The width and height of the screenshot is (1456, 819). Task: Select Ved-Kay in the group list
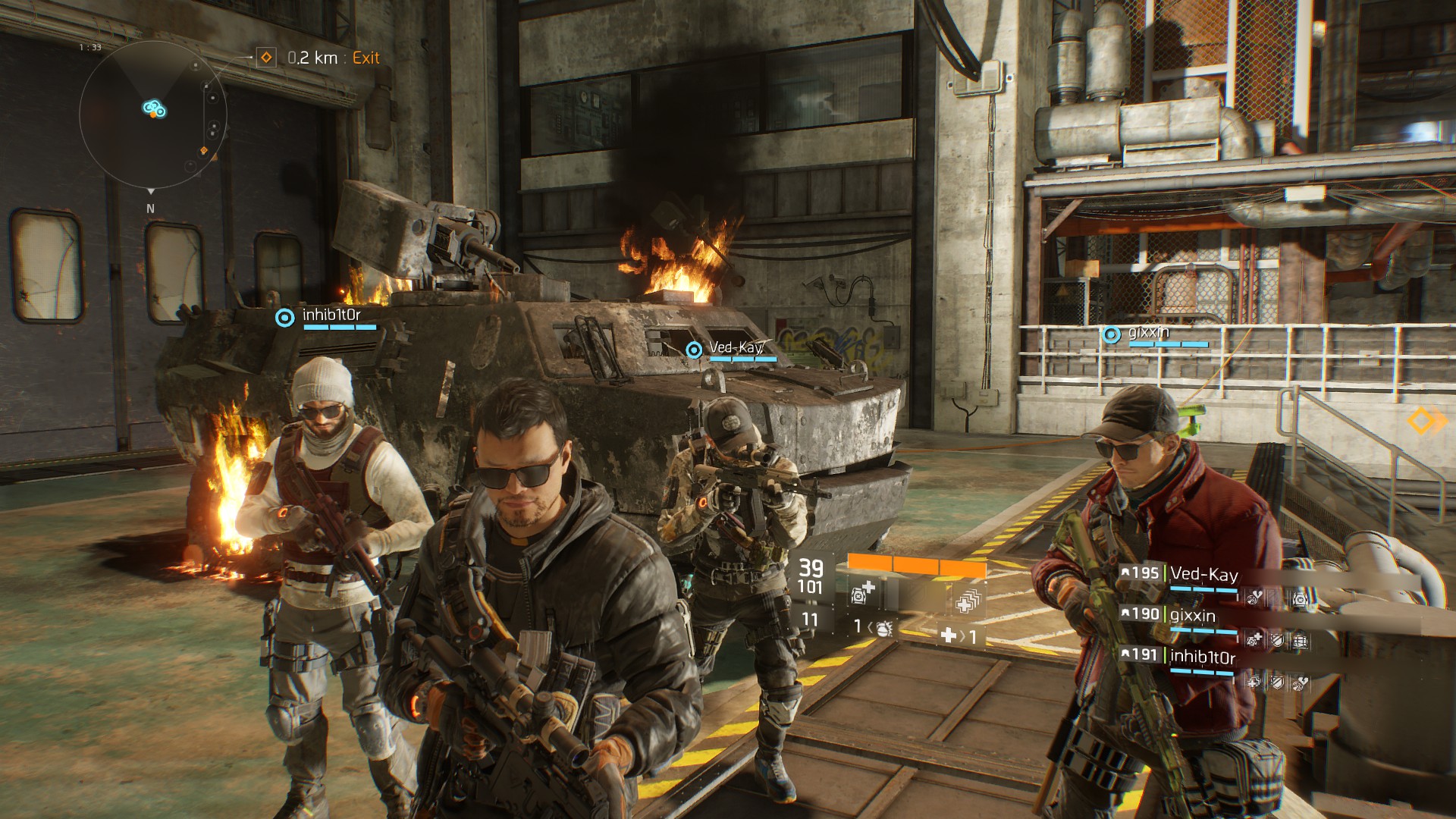1203,575
